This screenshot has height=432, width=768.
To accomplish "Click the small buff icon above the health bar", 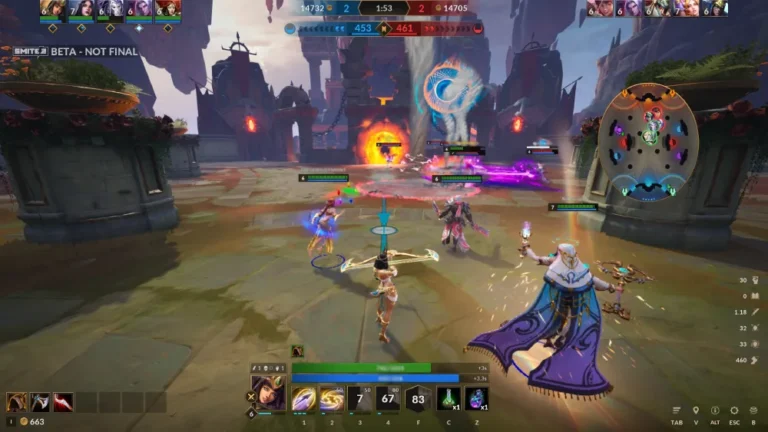I will pyautogui.click(x=297, y=351).
